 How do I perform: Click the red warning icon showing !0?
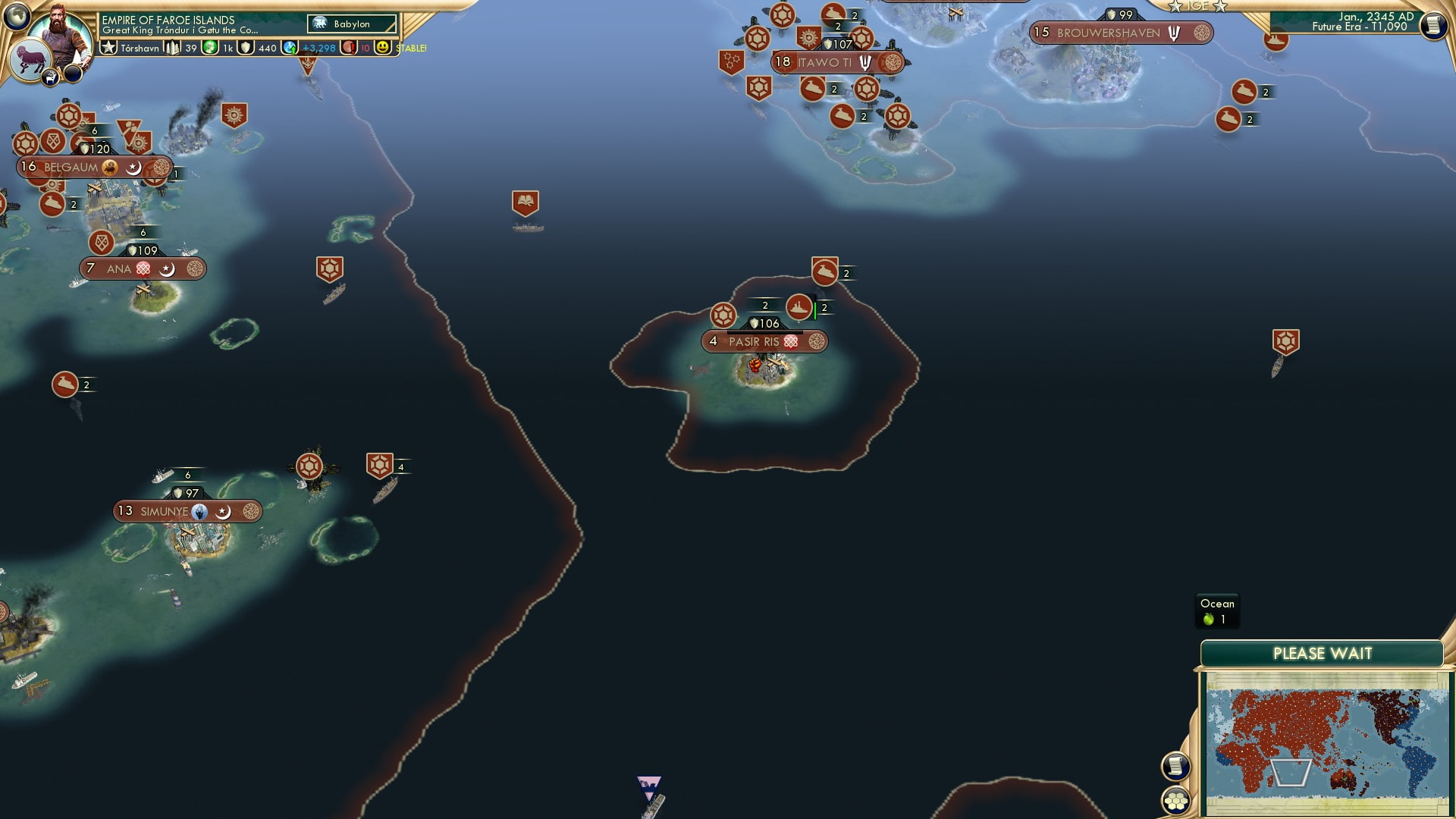(x=348, y=46)
